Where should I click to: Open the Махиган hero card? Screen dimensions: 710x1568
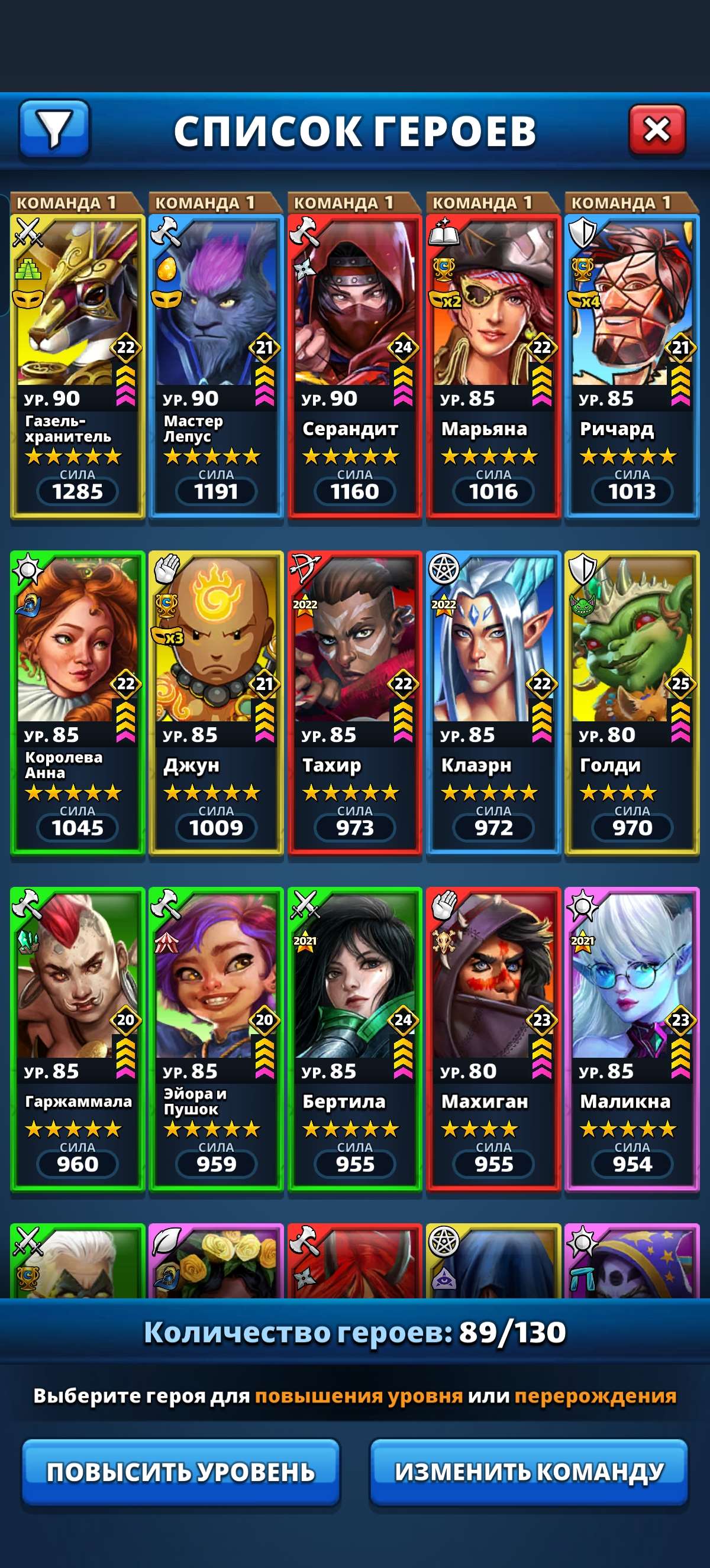pos(493,1038)
